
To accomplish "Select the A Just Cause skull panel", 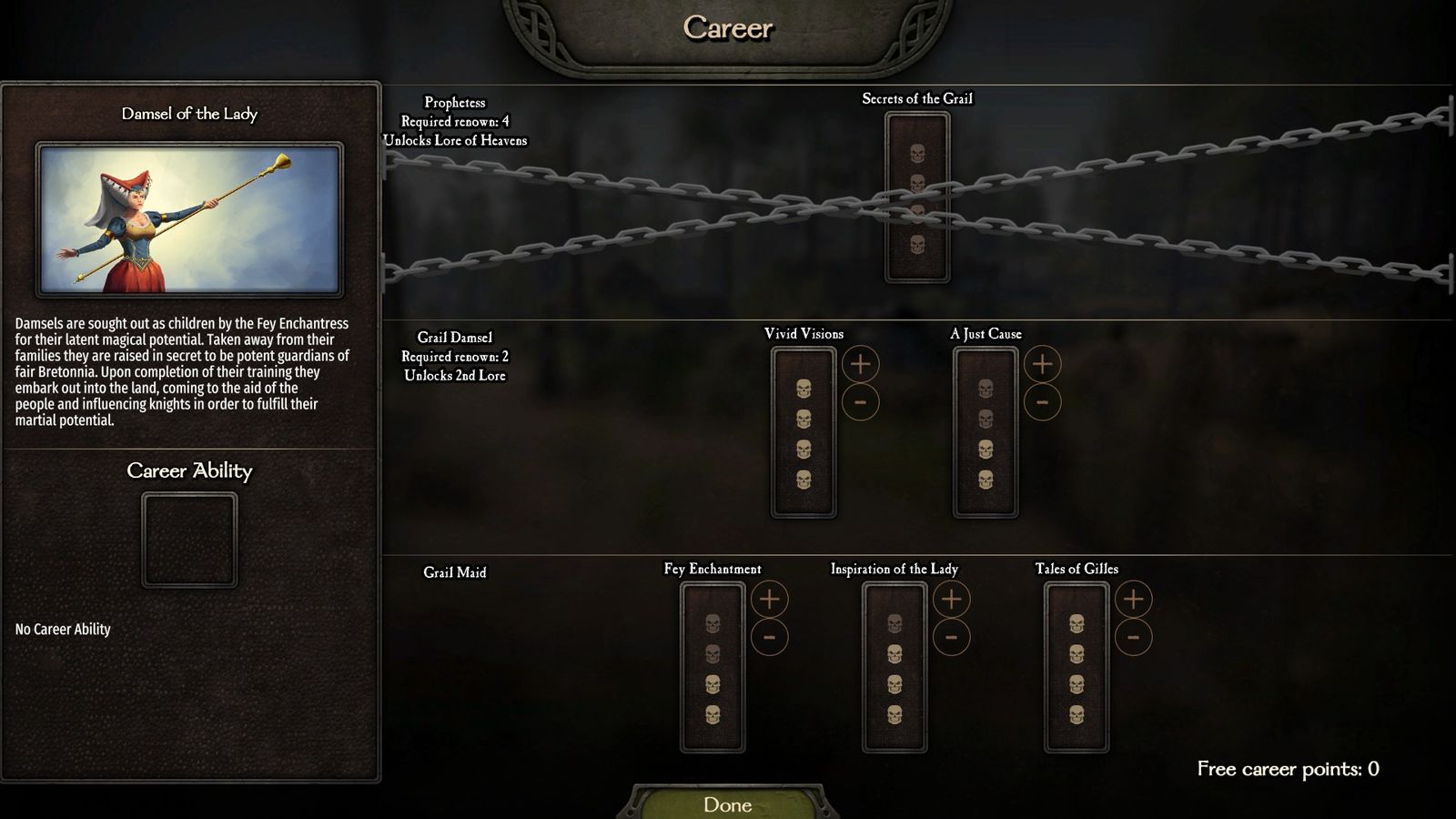I will 986,433.
